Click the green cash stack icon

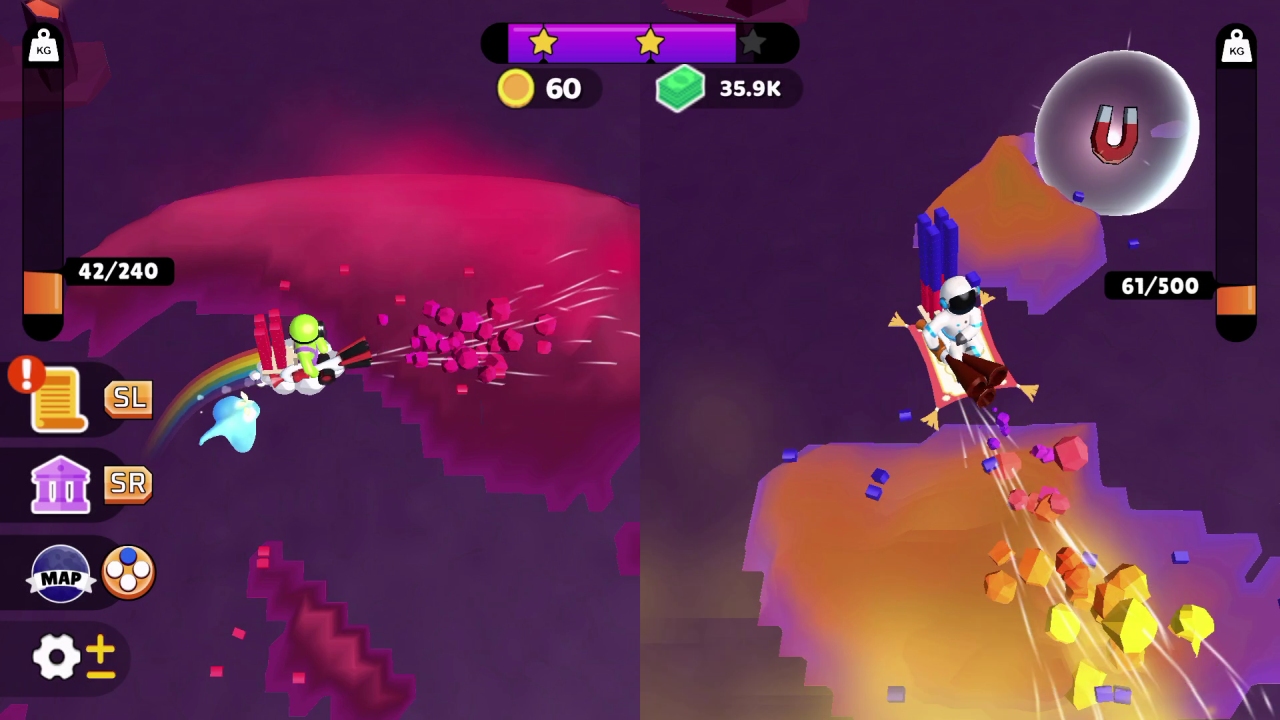(x=681, y=88)
